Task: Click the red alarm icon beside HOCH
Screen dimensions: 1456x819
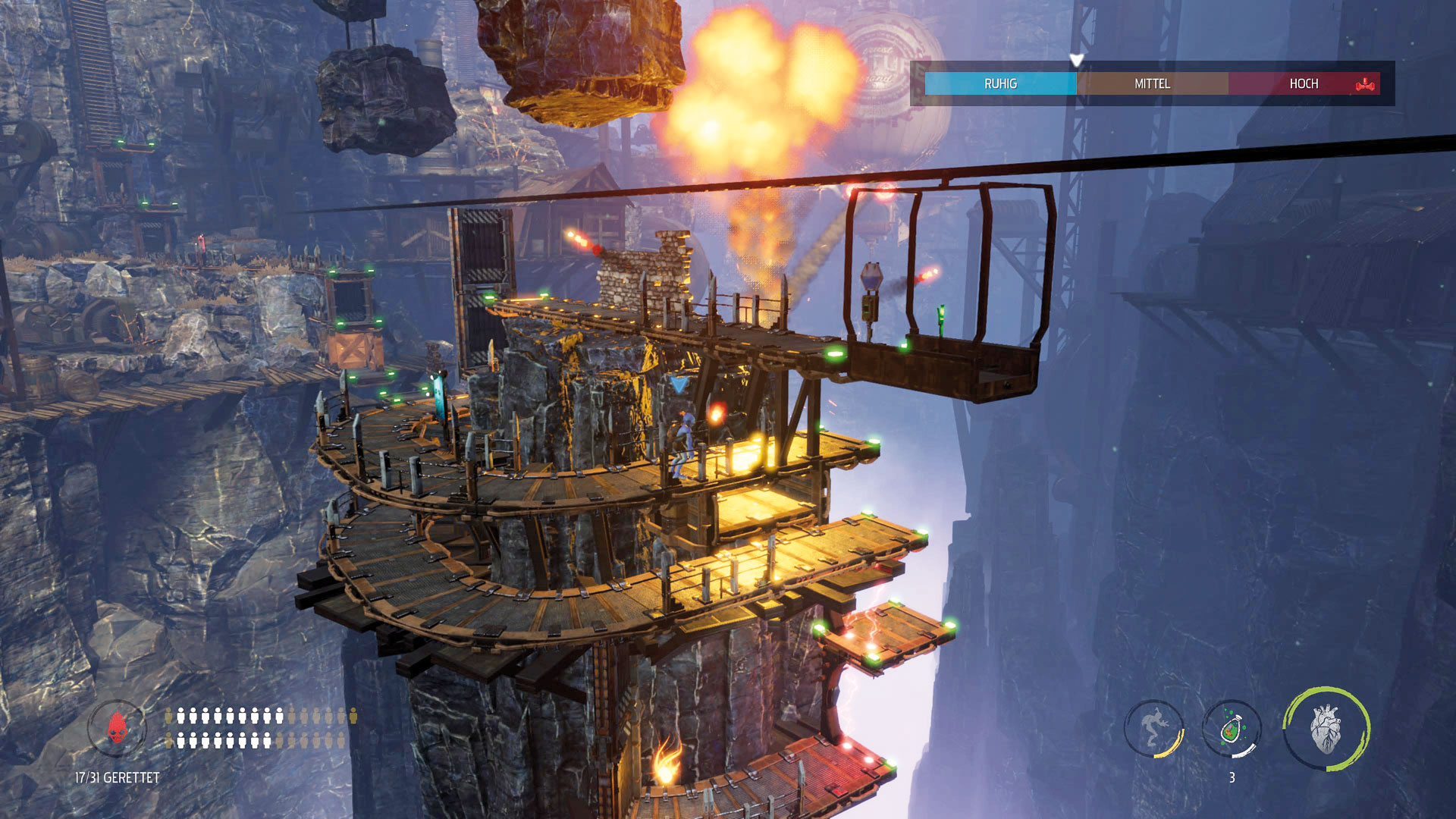Action: tap(1365, 84)
